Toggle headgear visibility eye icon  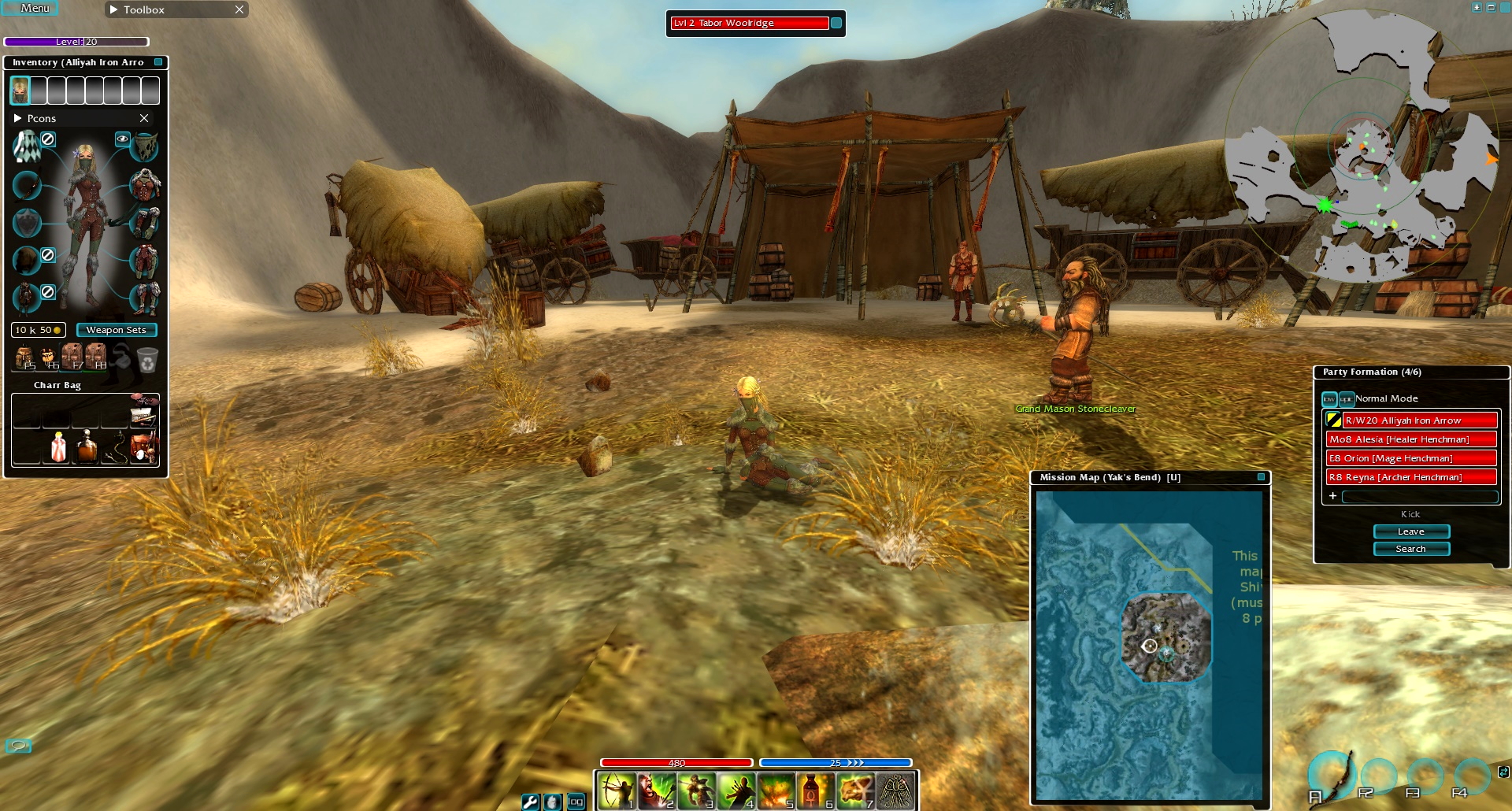point(122,139)
